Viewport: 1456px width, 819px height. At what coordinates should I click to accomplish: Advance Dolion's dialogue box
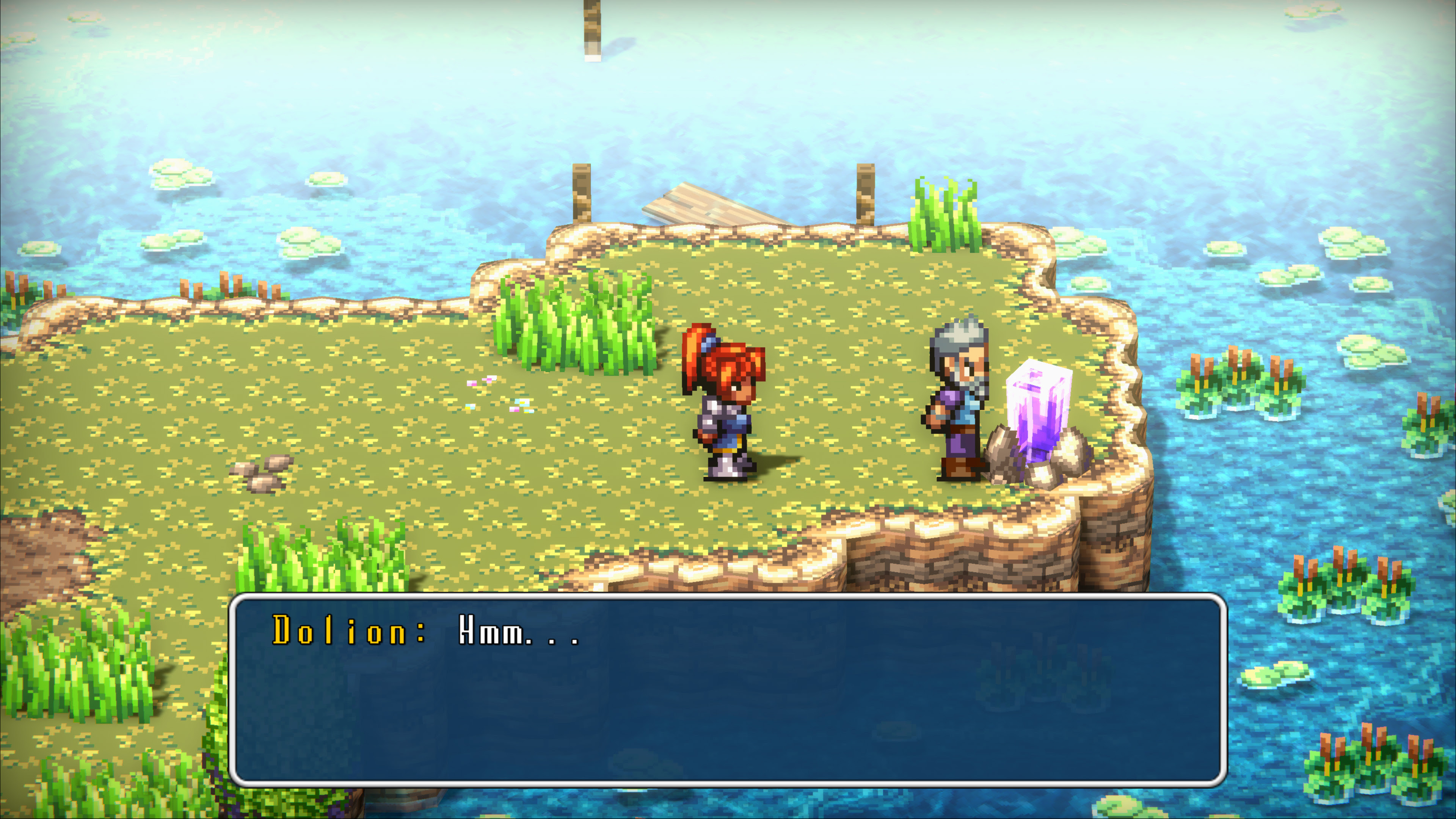coord(728,690)
